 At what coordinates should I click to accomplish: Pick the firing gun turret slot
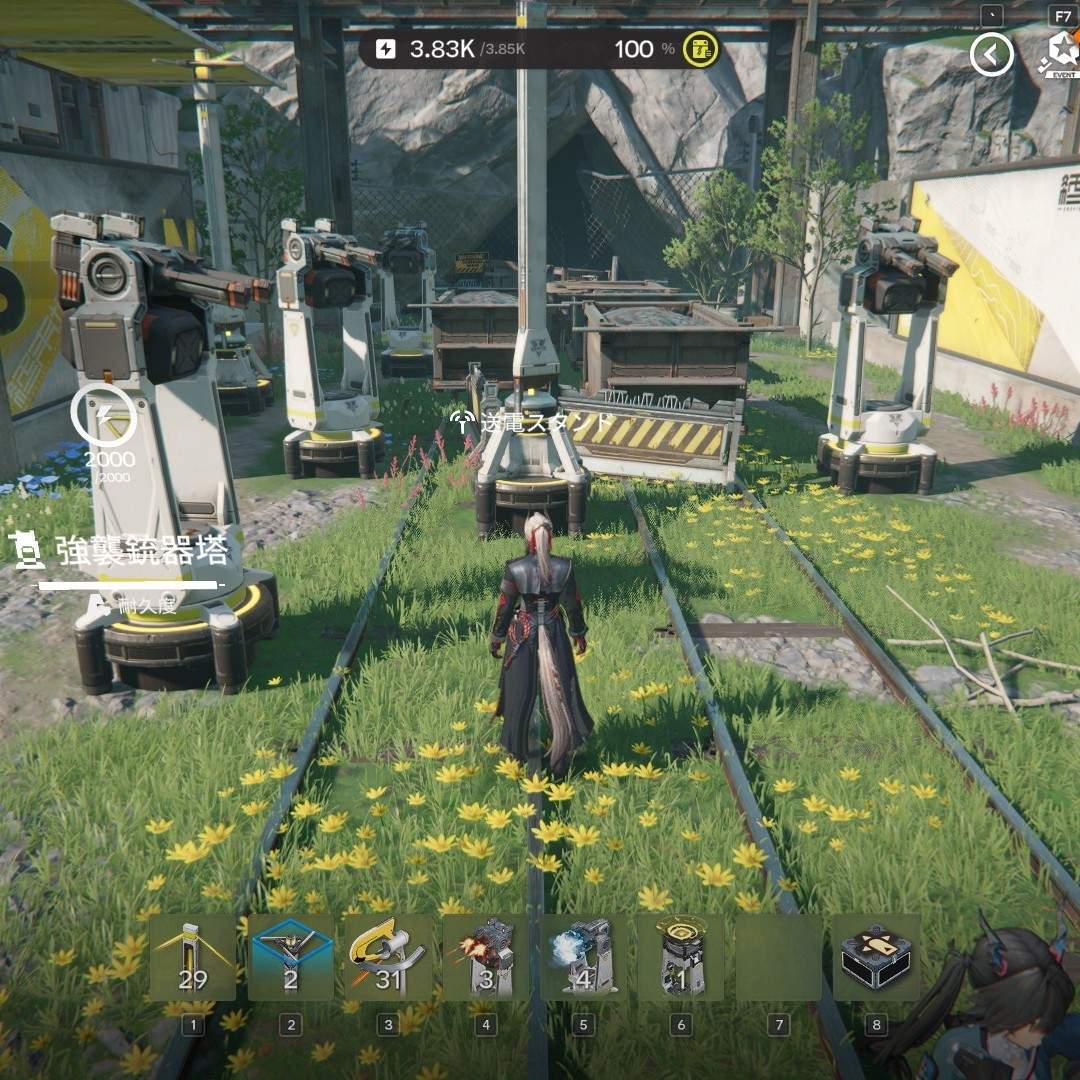pyautogui.click(x=485, y=957)
